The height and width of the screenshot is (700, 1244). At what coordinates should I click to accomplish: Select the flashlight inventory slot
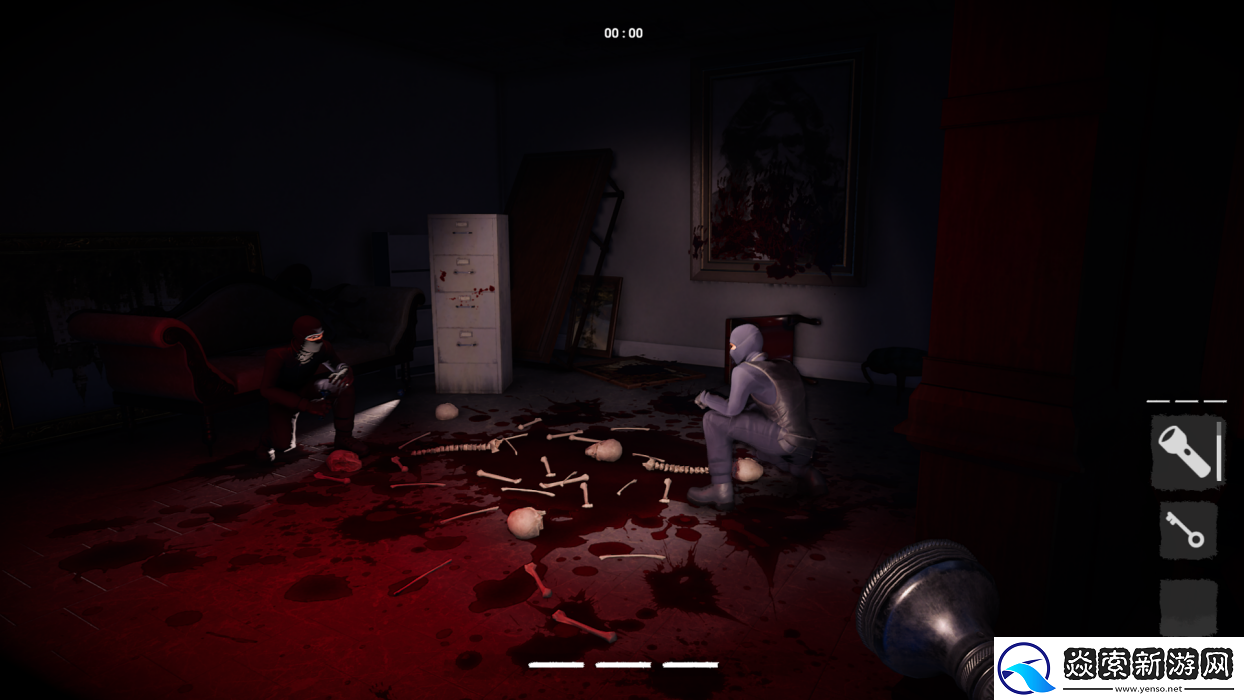pos(1188,454)
